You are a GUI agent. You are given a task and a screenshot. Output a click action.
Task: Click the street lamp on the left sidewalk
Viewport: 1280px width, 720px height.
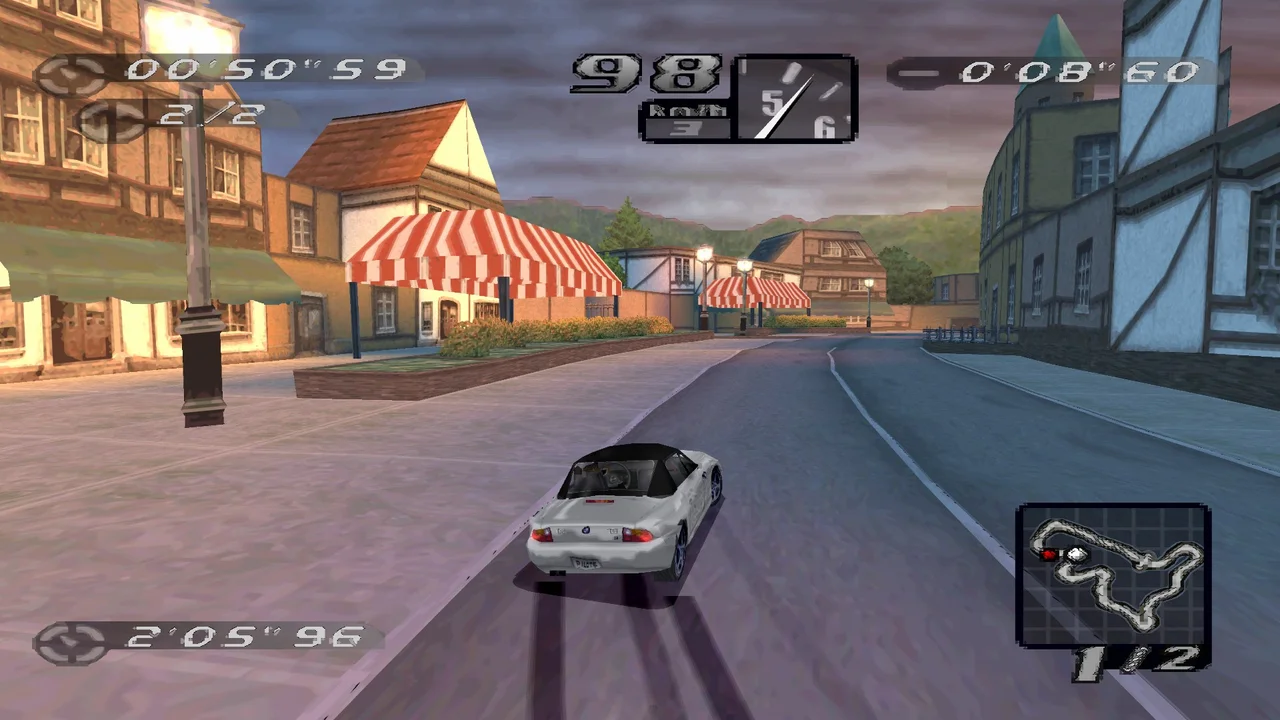194,250
